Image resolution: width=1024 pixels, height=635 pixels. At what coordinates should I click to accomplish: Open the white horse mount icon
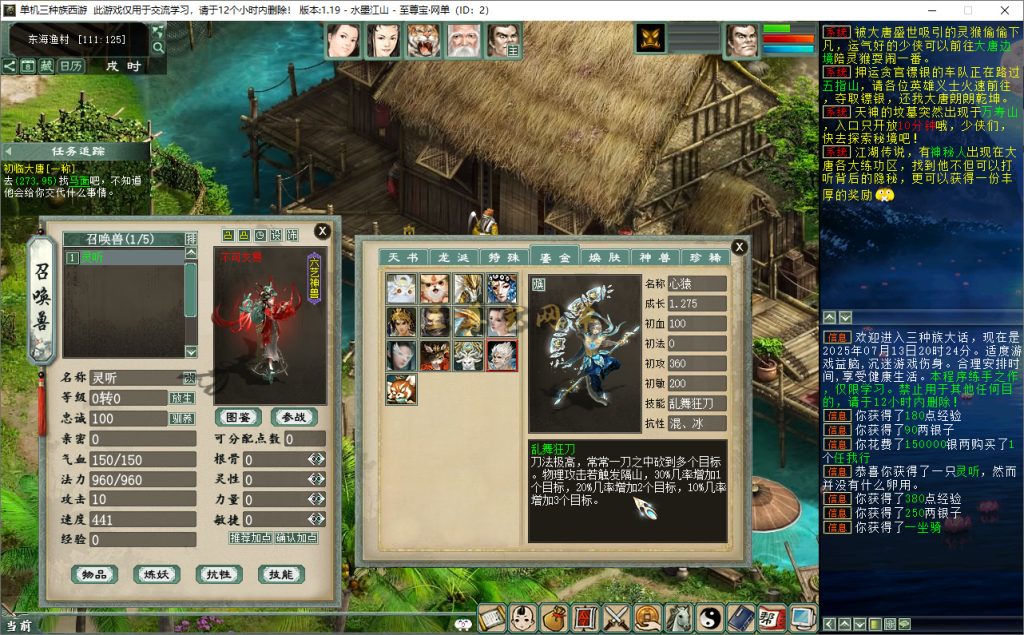tap(679, 618)
